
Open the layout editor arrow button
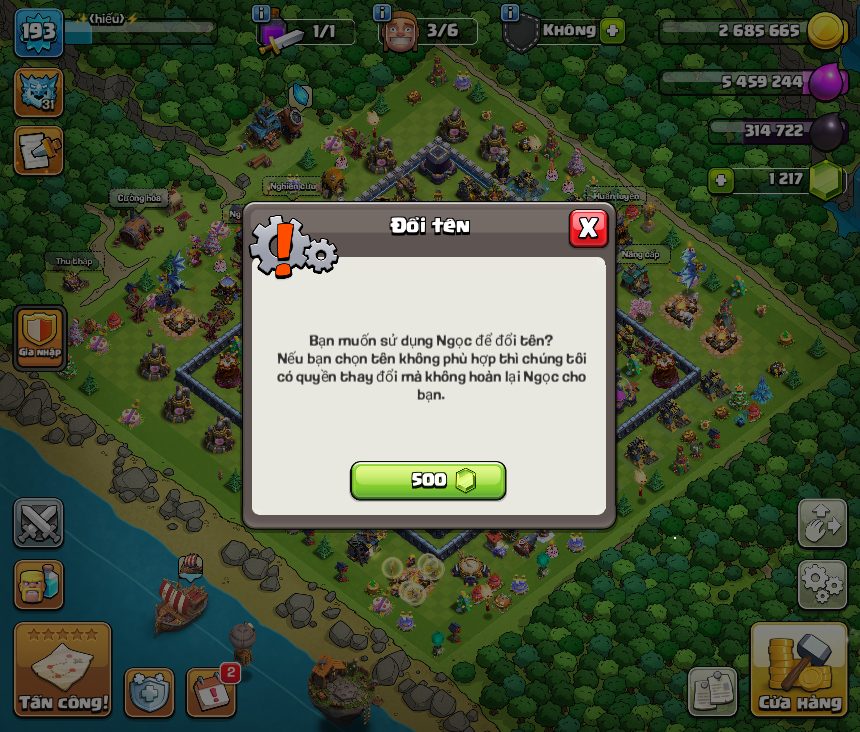[x=822, y=523]
